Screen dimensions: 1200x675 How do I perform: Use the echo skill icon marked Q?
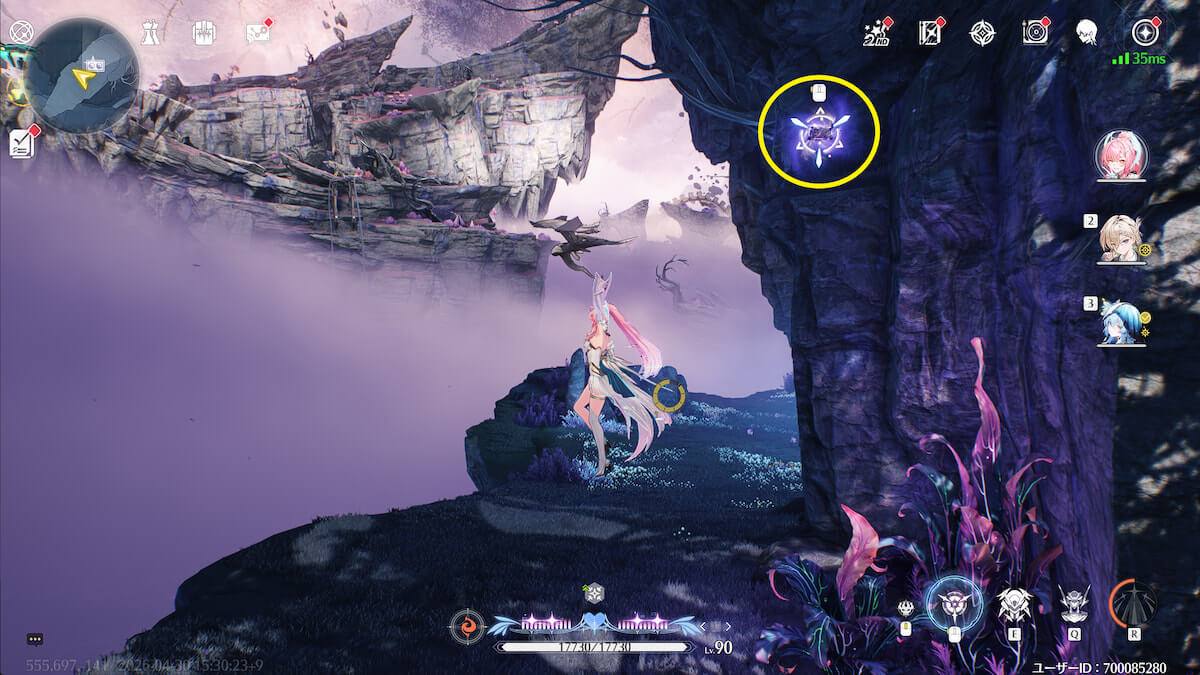pyautogui.click(x=1074, y=604)
